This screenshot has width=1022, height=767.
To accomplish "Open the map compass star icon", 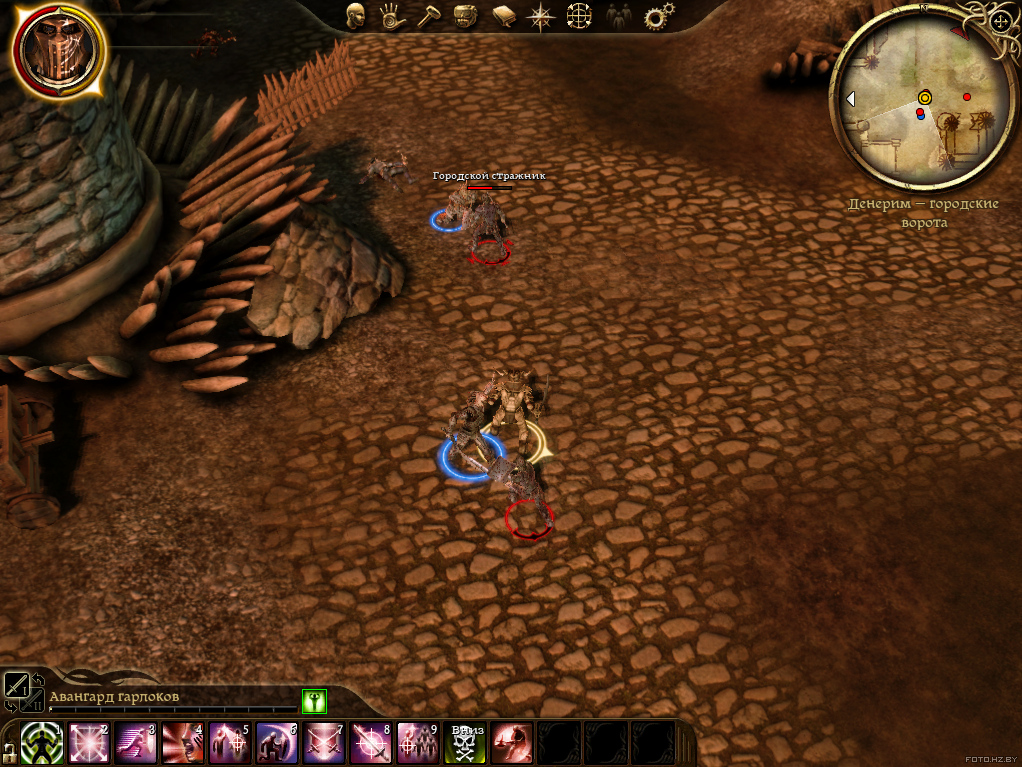I will (x=541, y=15).
